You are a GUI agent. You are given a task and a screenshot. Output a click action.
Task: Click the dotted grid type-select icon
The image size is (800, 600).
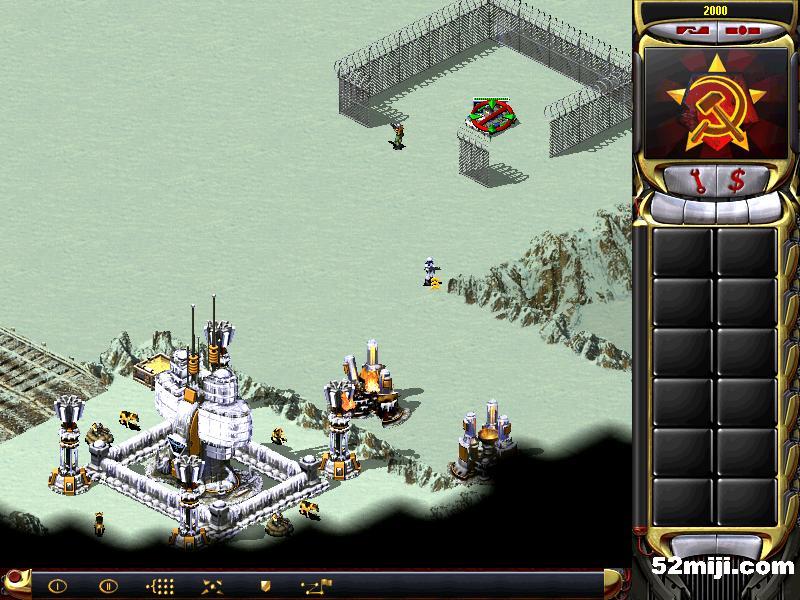click(160, 585)
